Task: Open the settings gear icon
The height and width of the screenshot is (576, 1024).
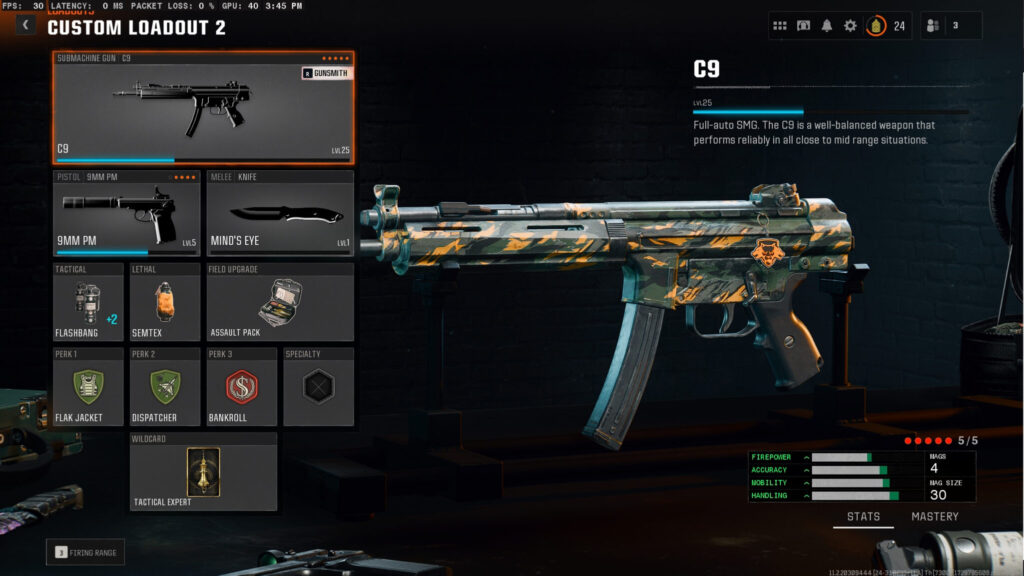Action: click(x=850, y=26)
